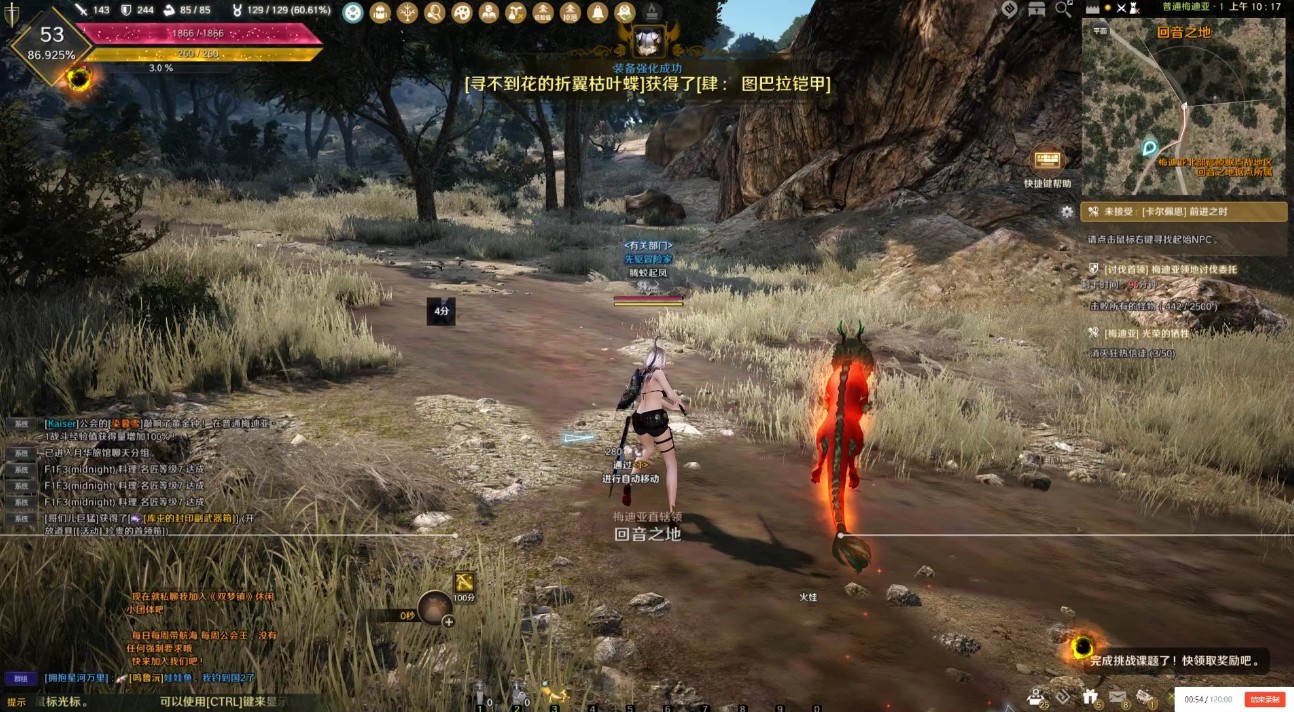Viewport: 1294px width, 712px height.
Task: Stop recording with the red 结束录制 button
Action: (1264, 699)
